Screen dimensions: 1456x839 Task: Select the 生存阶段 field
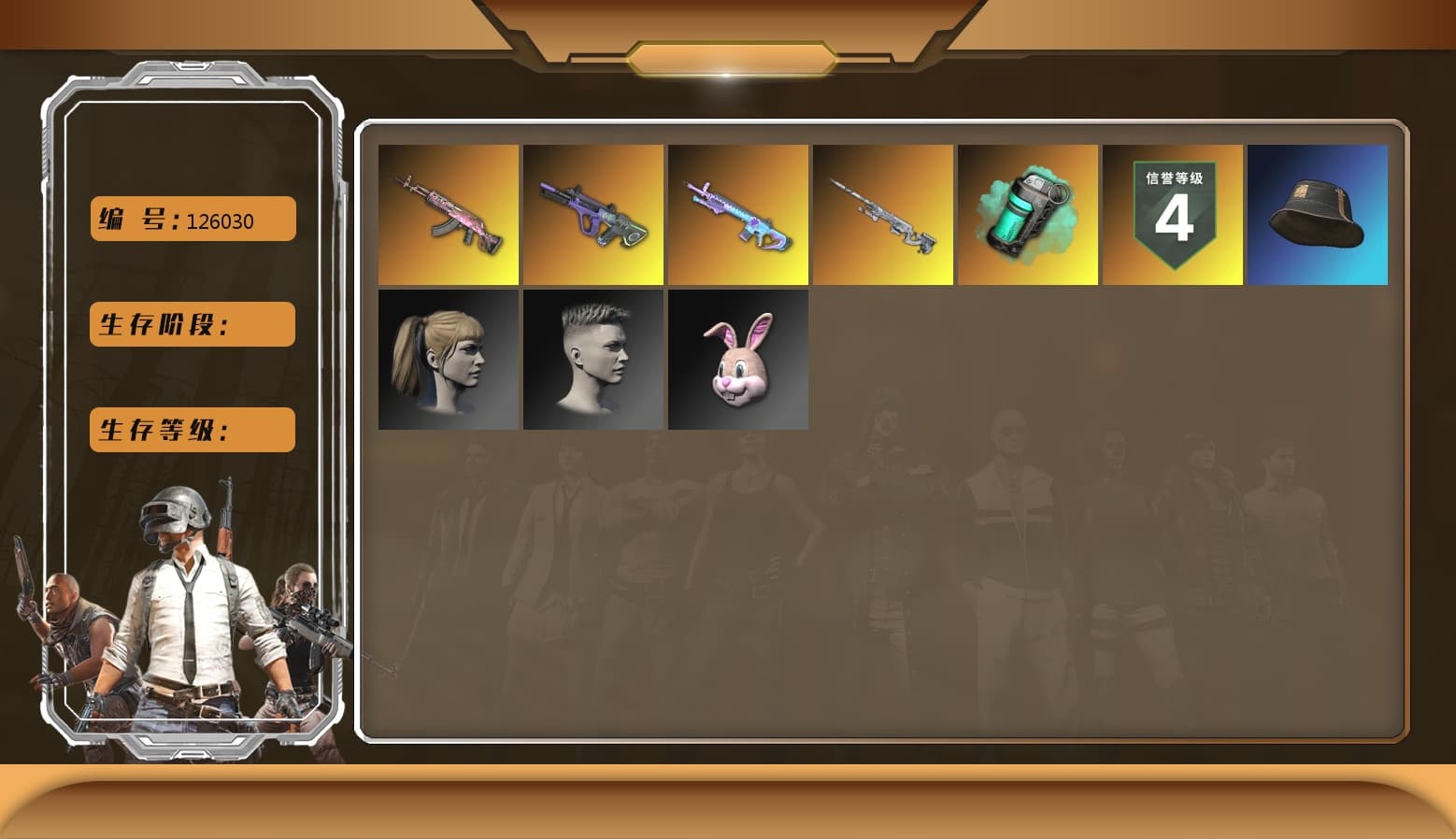pos(191,324)
